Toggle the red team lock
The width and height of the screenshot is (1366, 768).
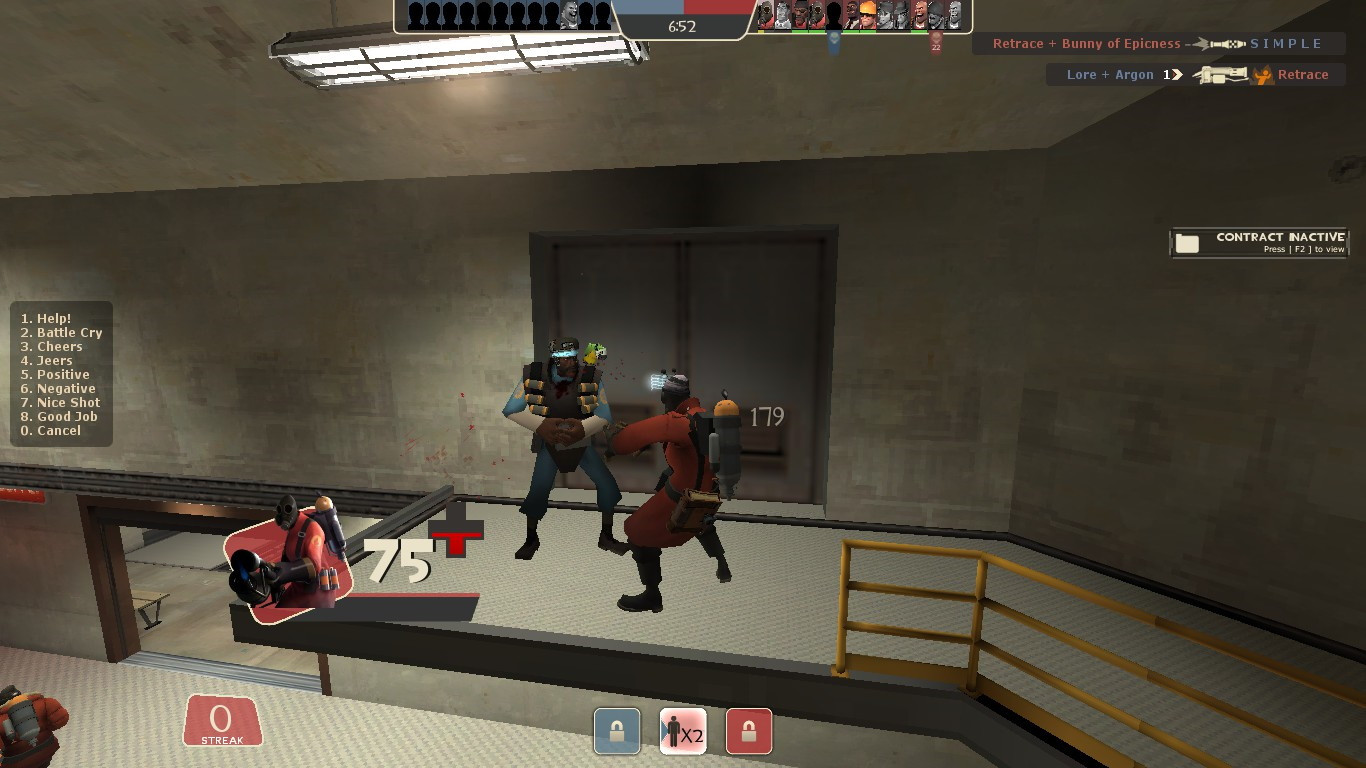pos(748,731)
